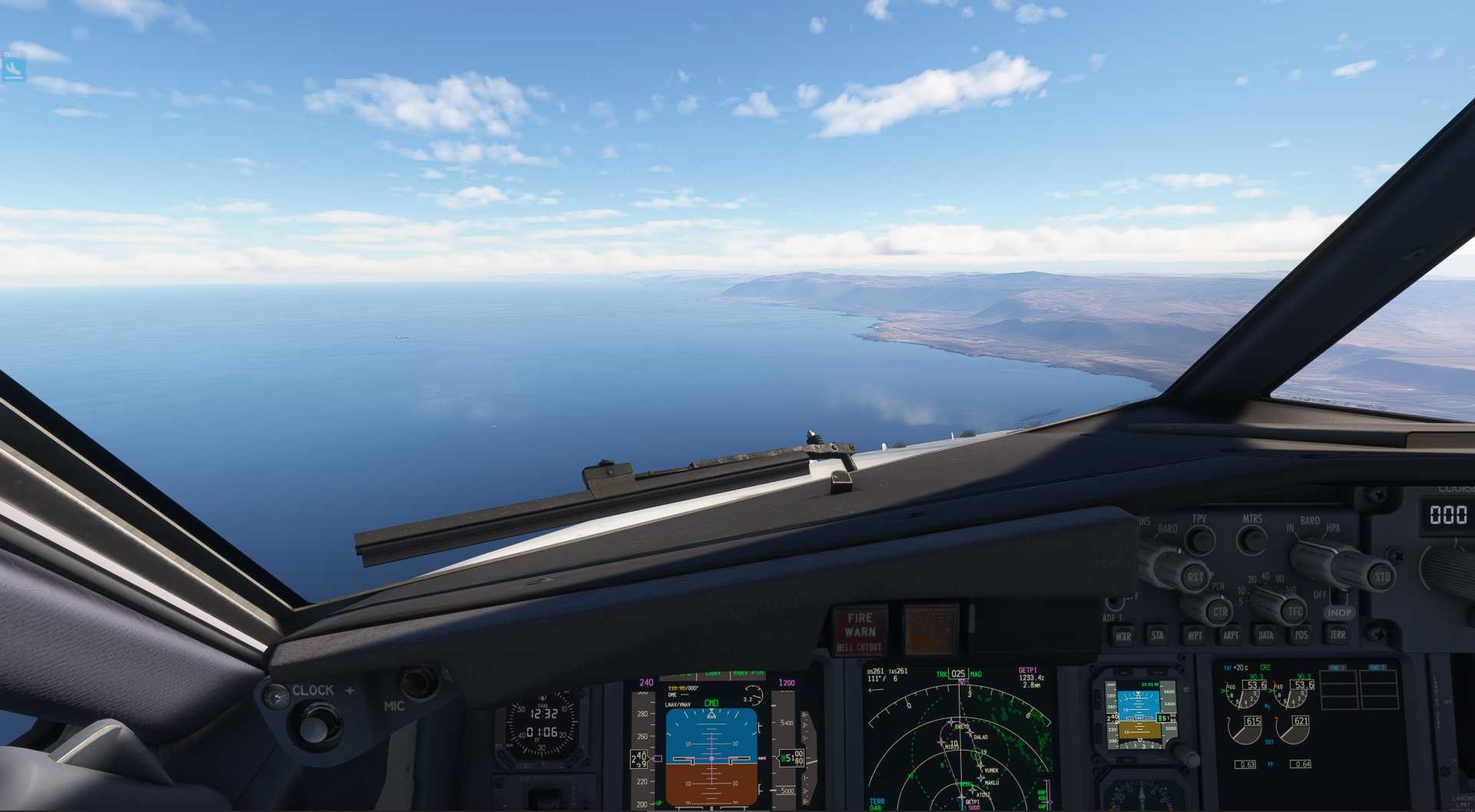Image resolution: width=1475 pixels, height=812 pixels.
Task: Toggle the FPV flight path vector button
Action: [1198, 540]
